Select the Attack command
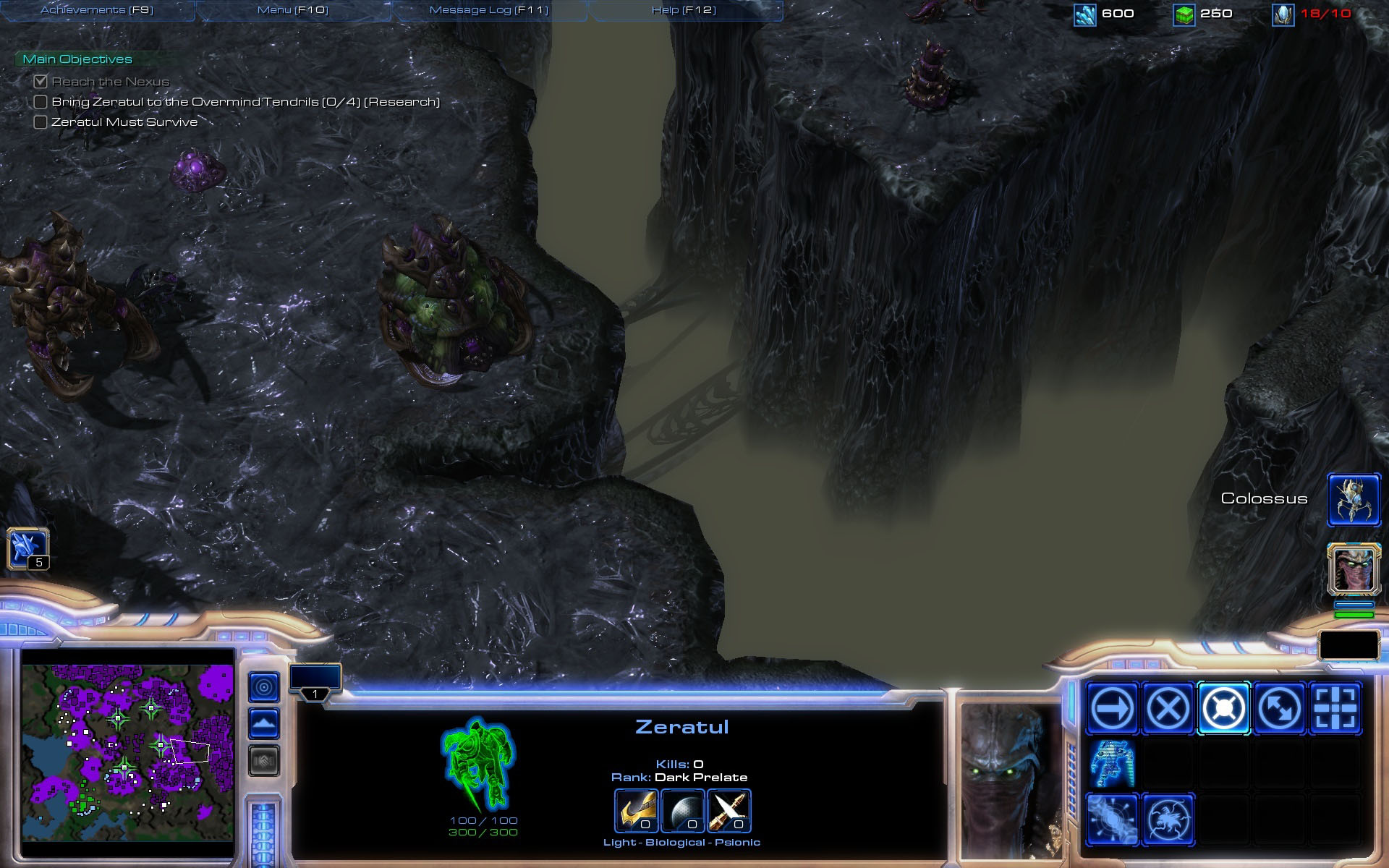Image resolution: width=1389 pixels, height=868 pixels. click(1335, 708)
